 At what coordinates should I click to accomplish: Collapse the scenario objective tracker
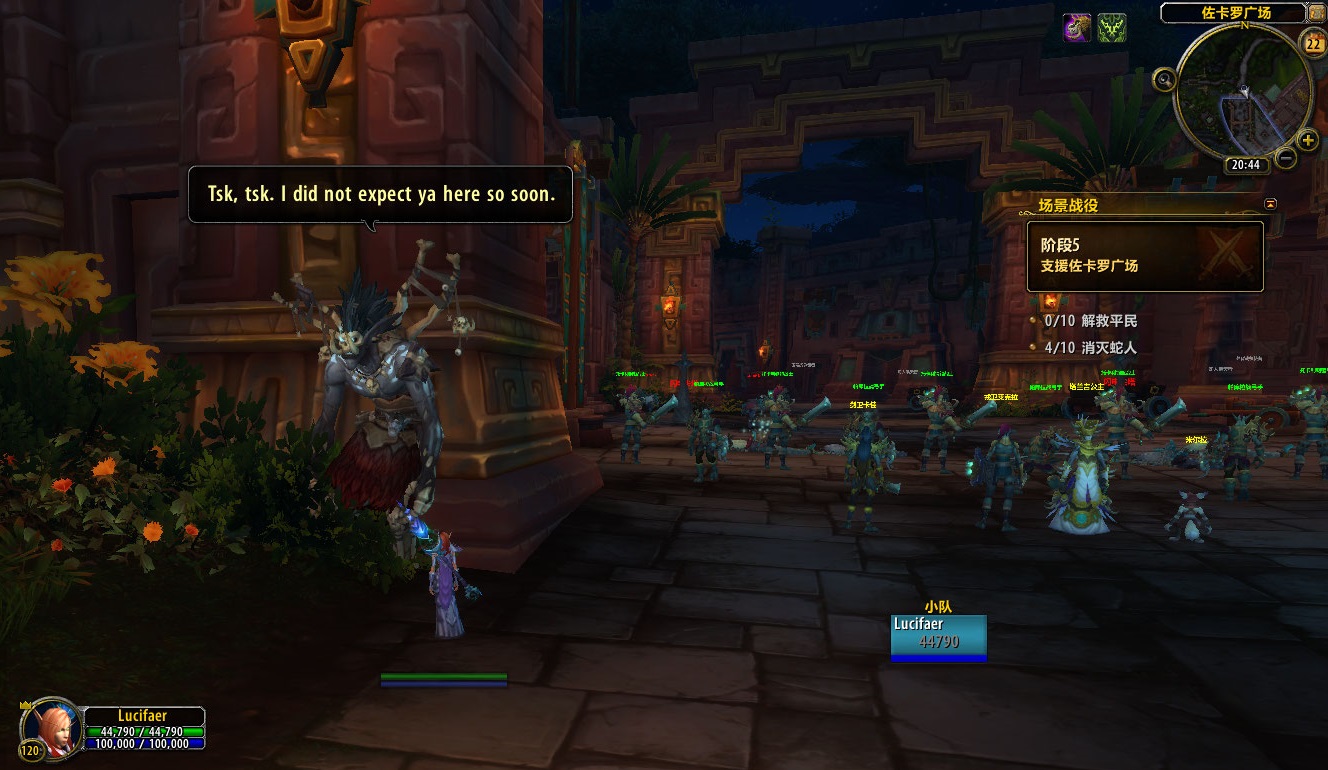[1270, 204]
